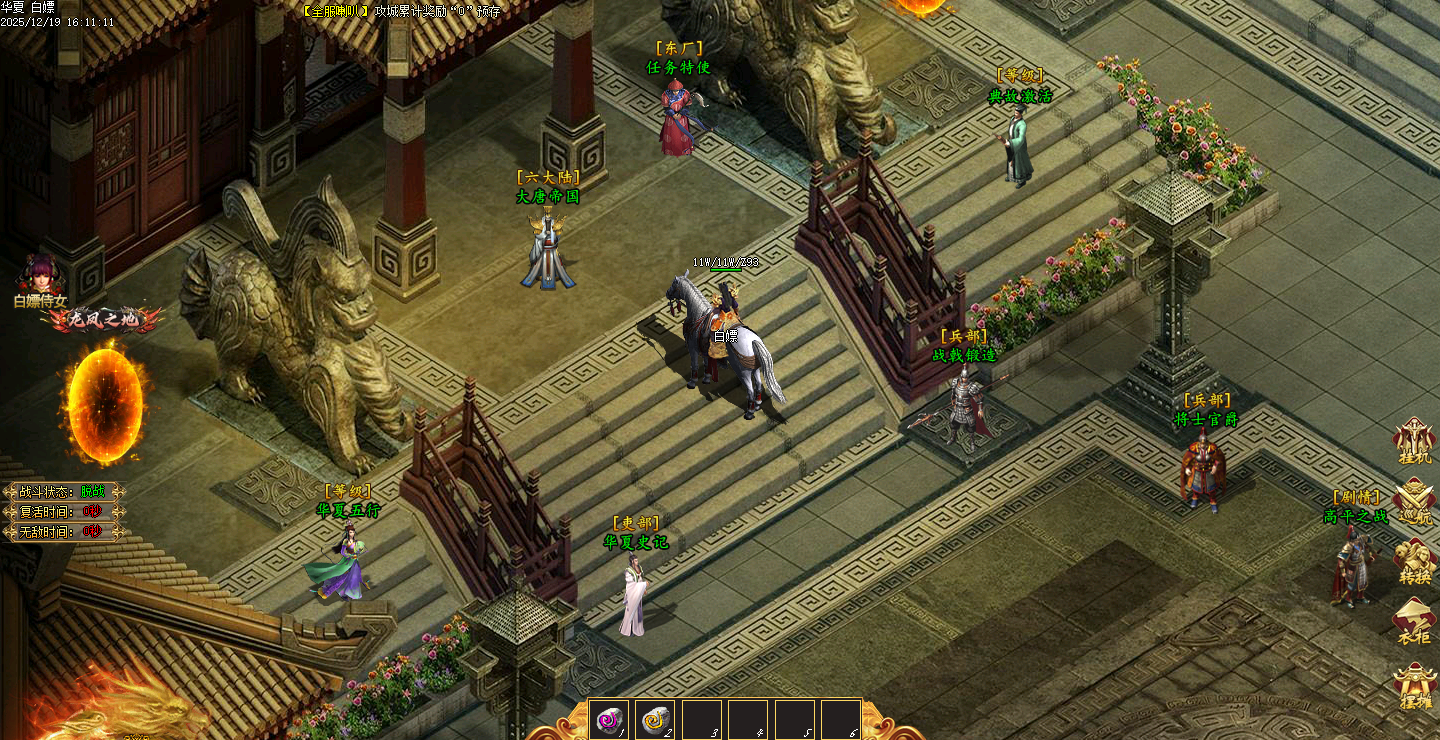Use the yellow spiral stone in slot 2

(655, 719)
